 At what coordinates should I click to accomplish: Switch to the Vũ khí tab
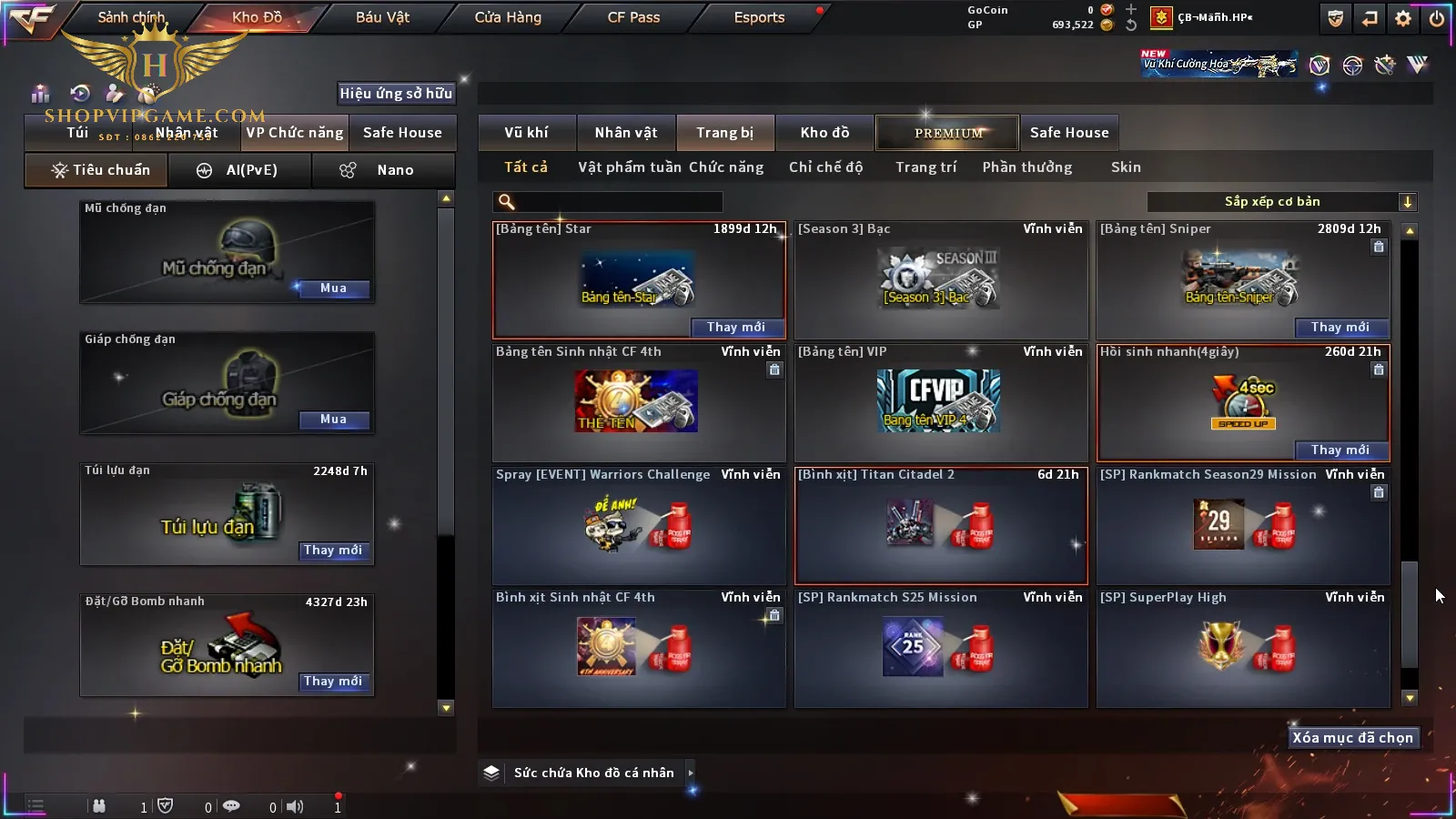tap(526, 133)
